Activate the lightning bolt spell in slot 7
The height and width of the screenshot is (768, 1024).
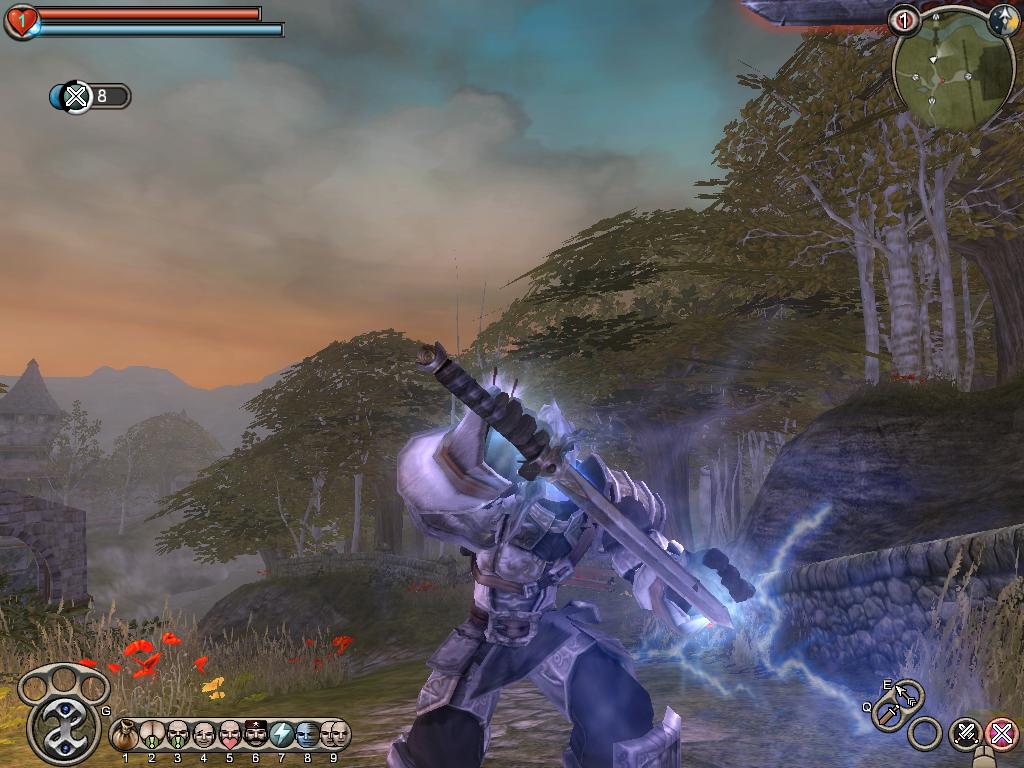pyautogui.click(x=282, y=736)
